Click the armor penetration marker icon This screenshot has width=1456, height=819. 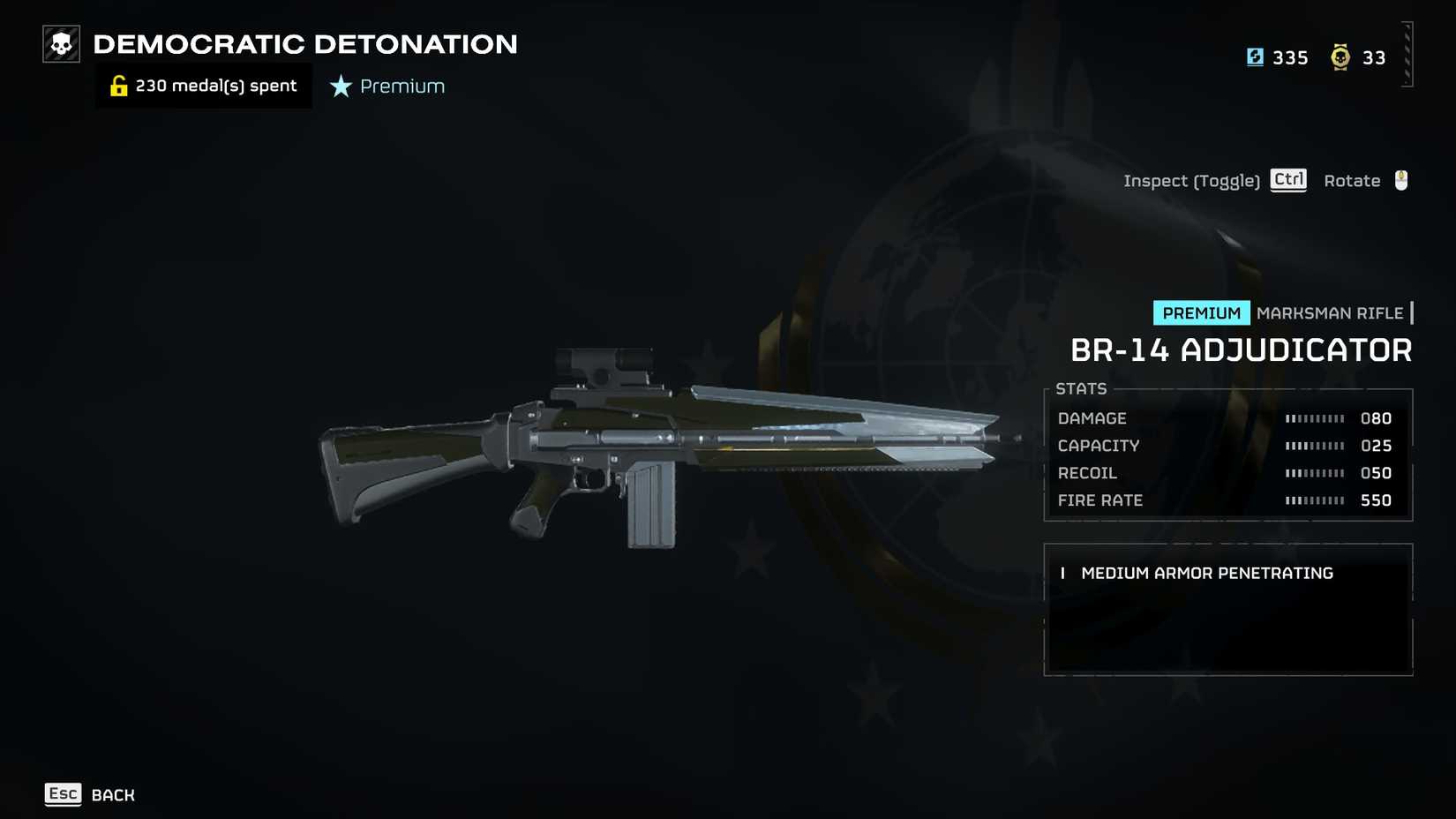pos(1062,573)
